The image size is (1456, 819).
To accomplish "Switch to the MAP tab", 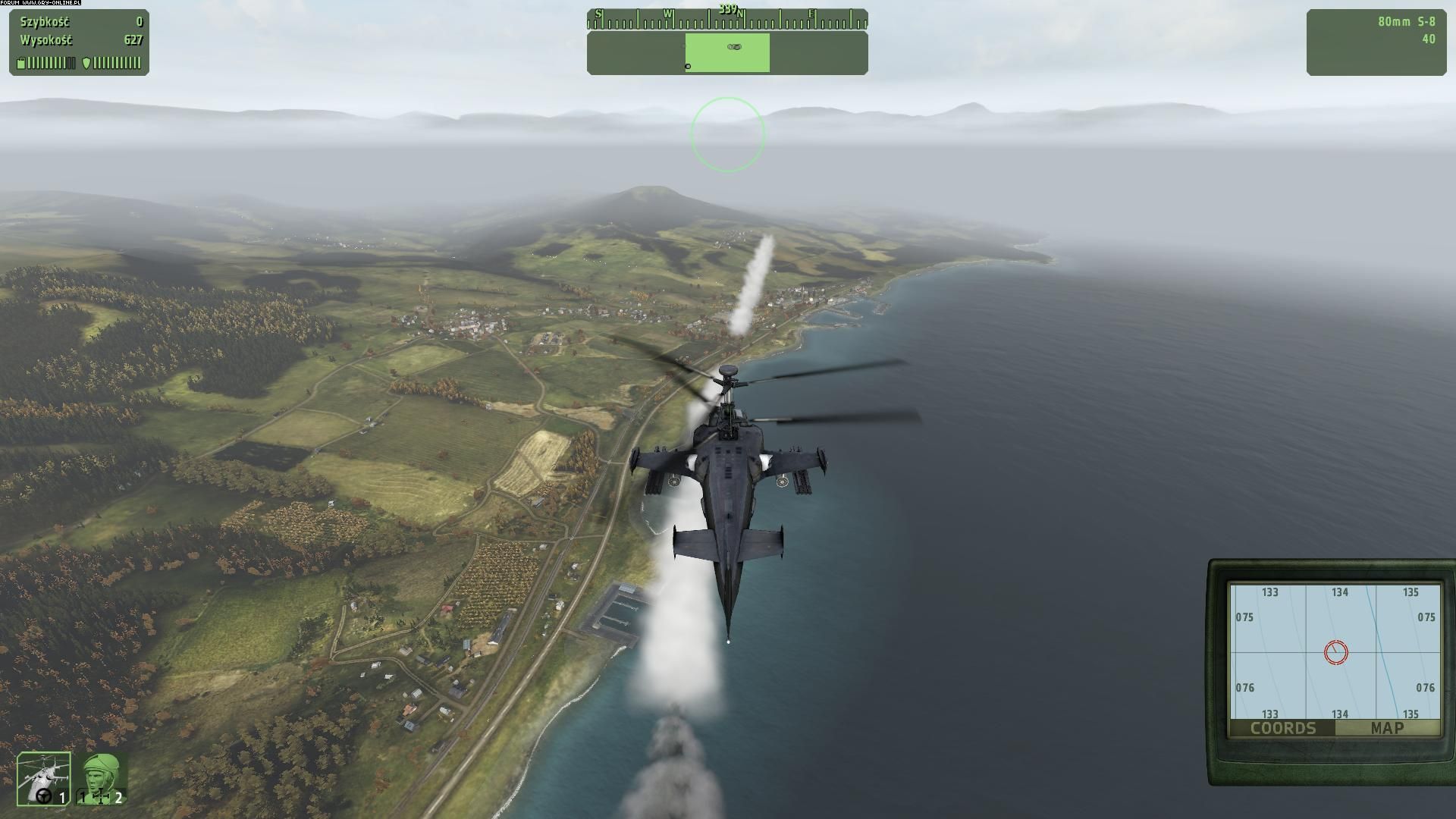I will [1387, 728].
